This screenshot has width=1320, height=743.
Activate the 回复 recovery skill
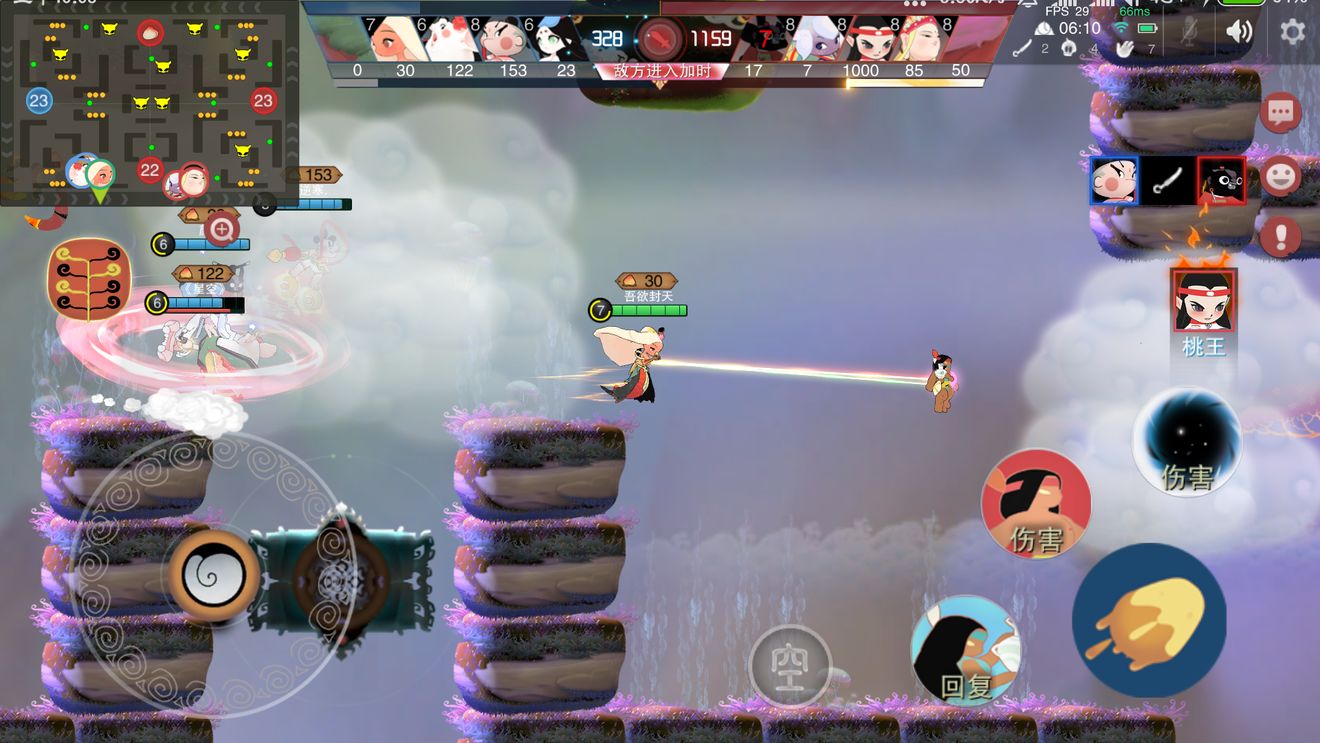point(966,650)
